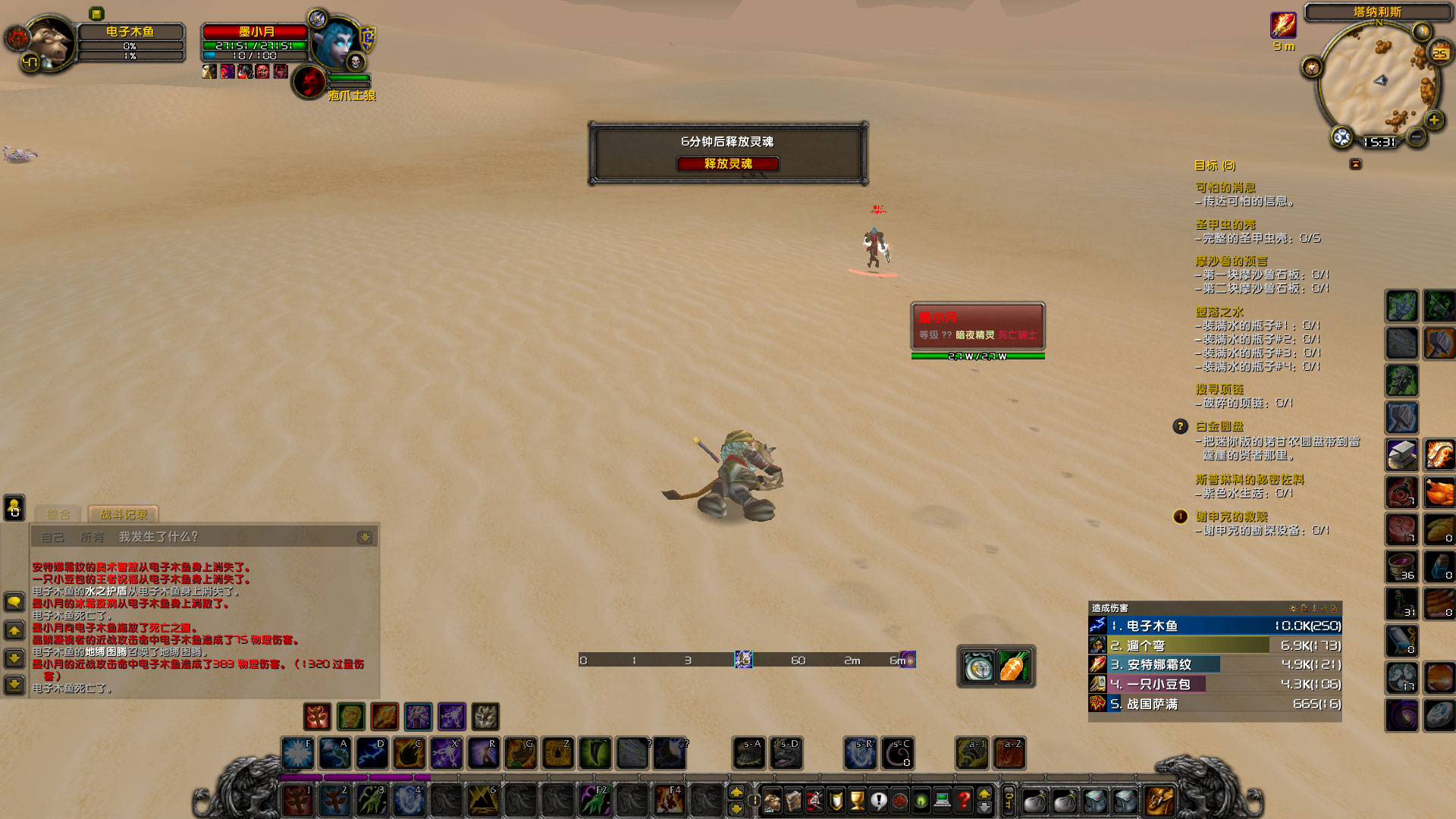The width and height of the screenshot is (1456, 819).
Task: Collapse the 目标 quest objectives tracker
Action: [1355, 165]
